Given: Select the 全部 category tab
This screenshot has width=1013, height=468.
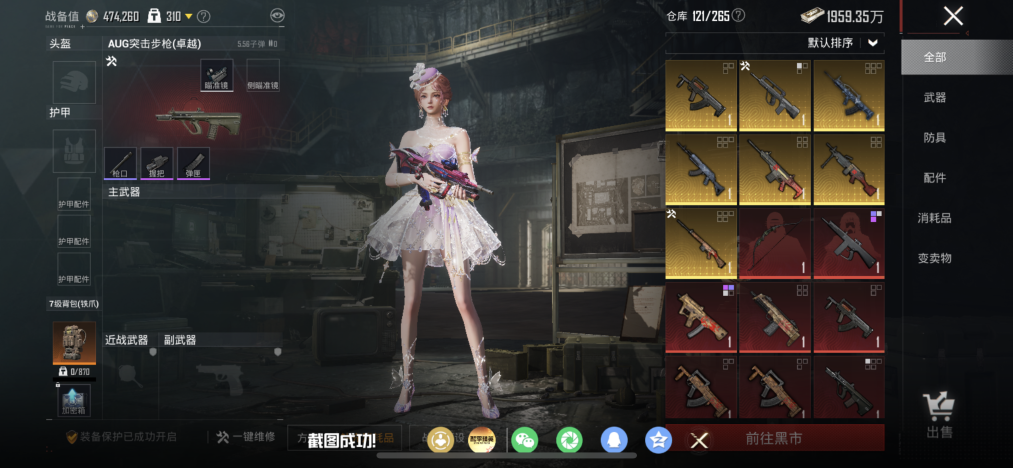Looking at the screenshot, I should 935,57.
